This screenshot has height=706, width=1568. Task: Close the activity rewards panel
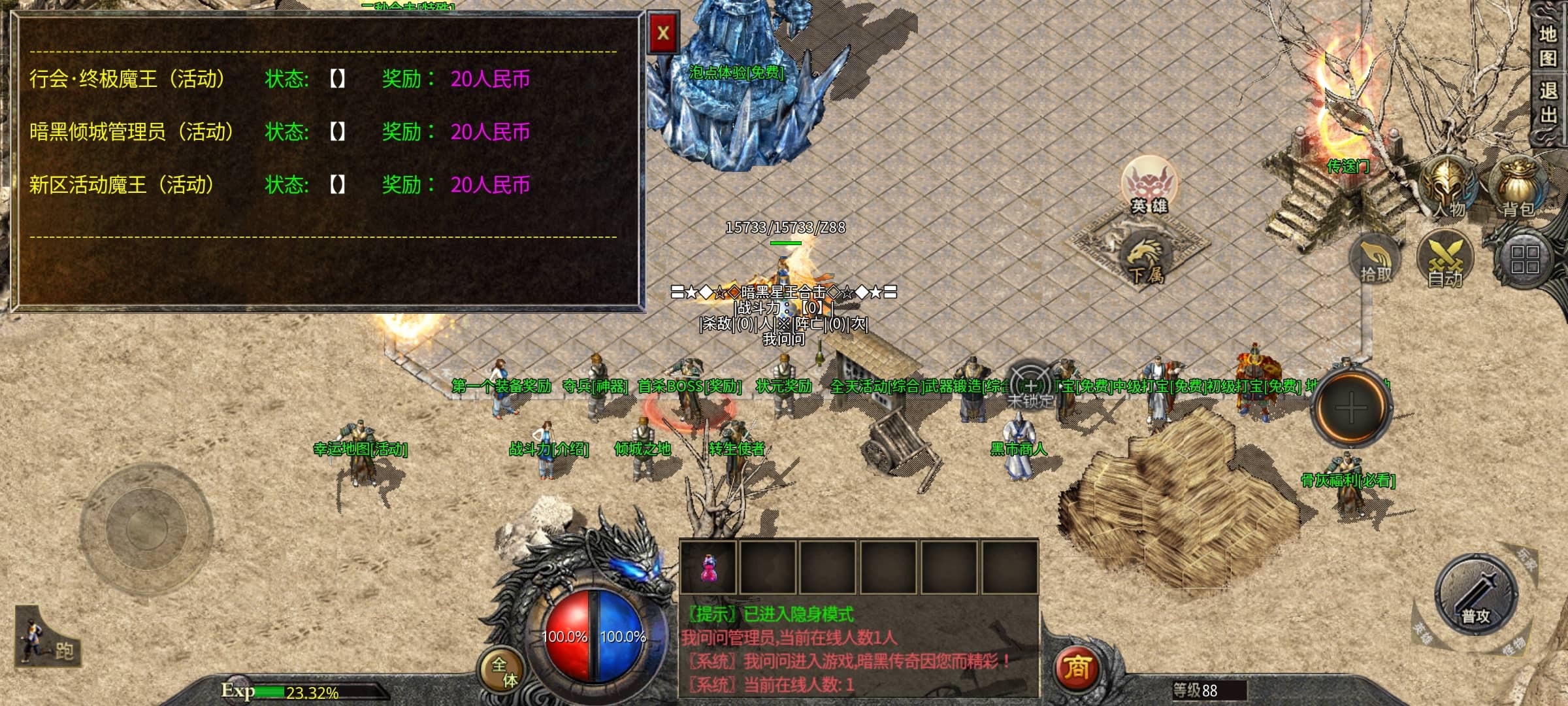[x=663, y=33]
